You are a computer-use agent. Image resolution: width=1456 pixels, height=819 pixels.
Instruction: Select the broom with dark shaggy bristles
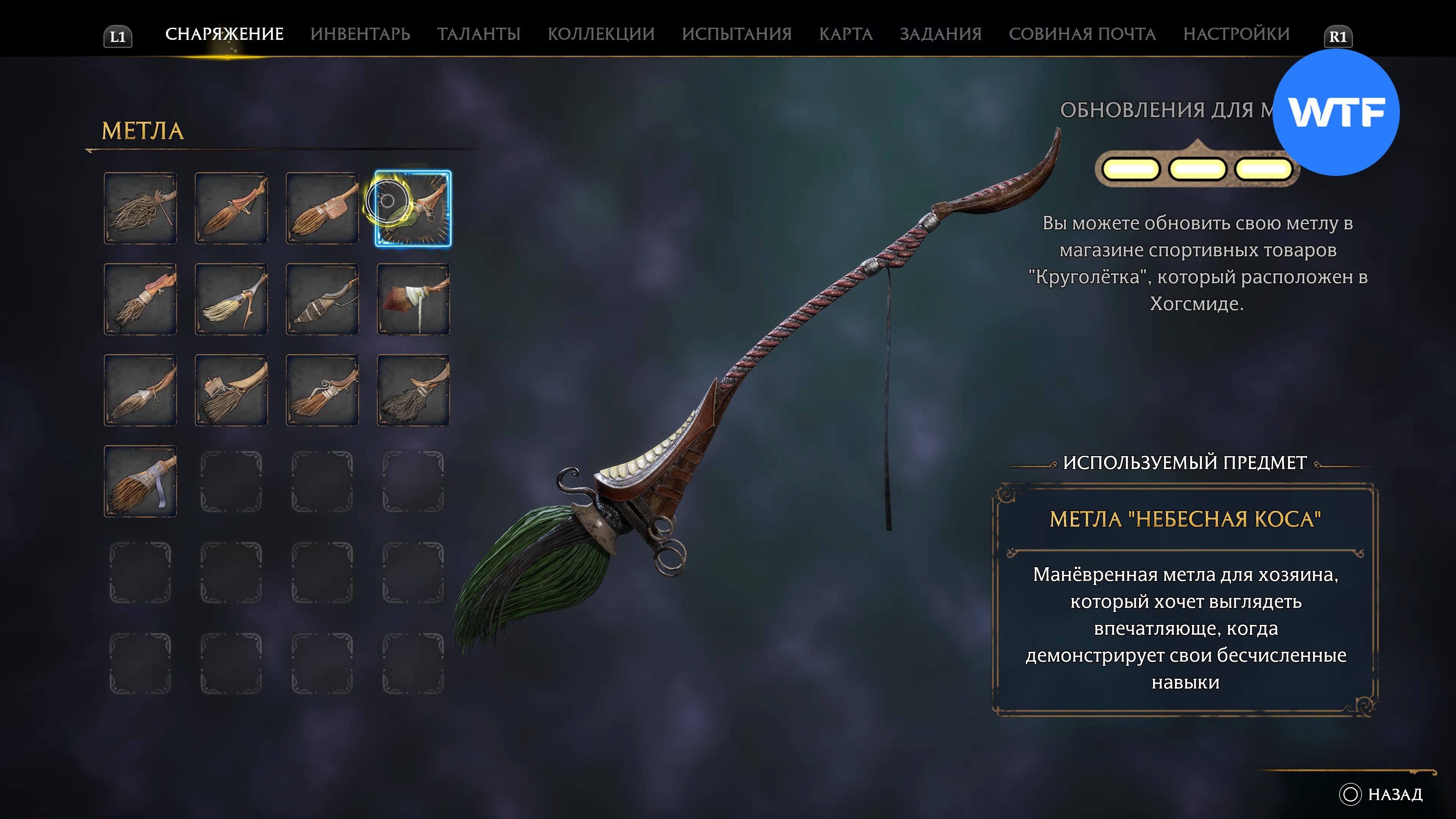point(413,391)
